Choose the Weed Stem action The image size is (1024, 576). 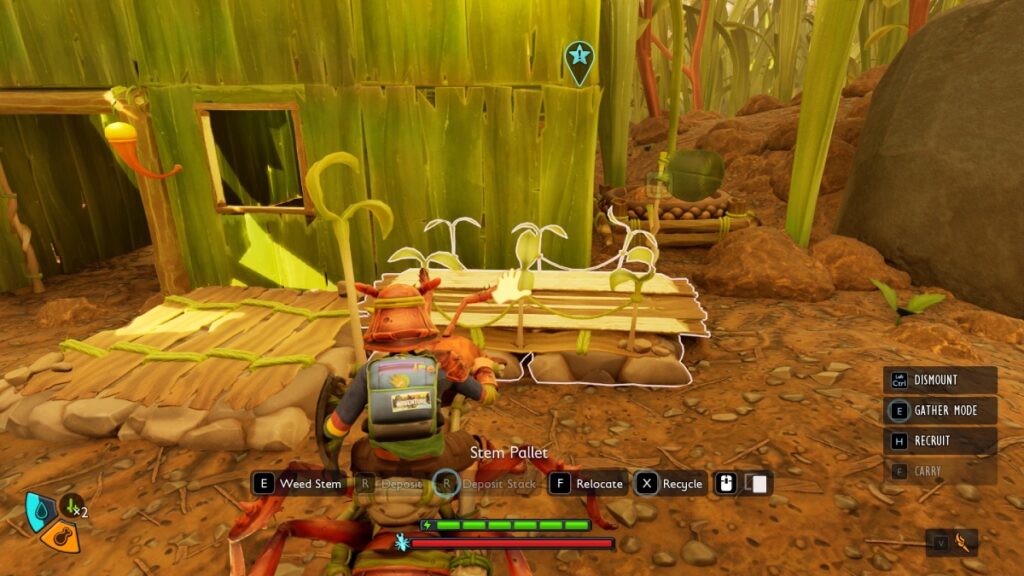point(299,484)
